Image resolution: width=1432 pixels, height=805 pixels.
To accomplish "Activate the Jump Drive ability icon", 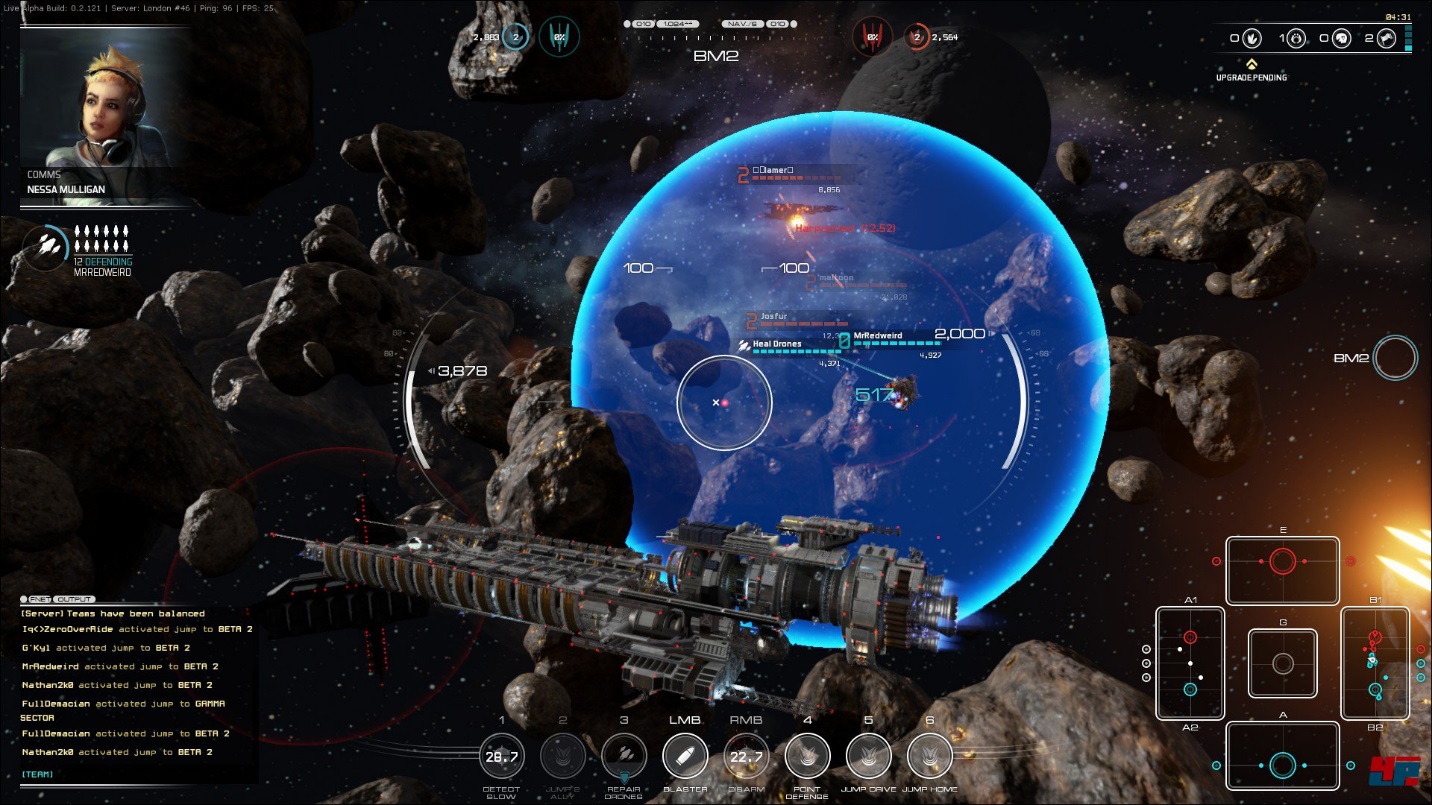I will point(868,756).
